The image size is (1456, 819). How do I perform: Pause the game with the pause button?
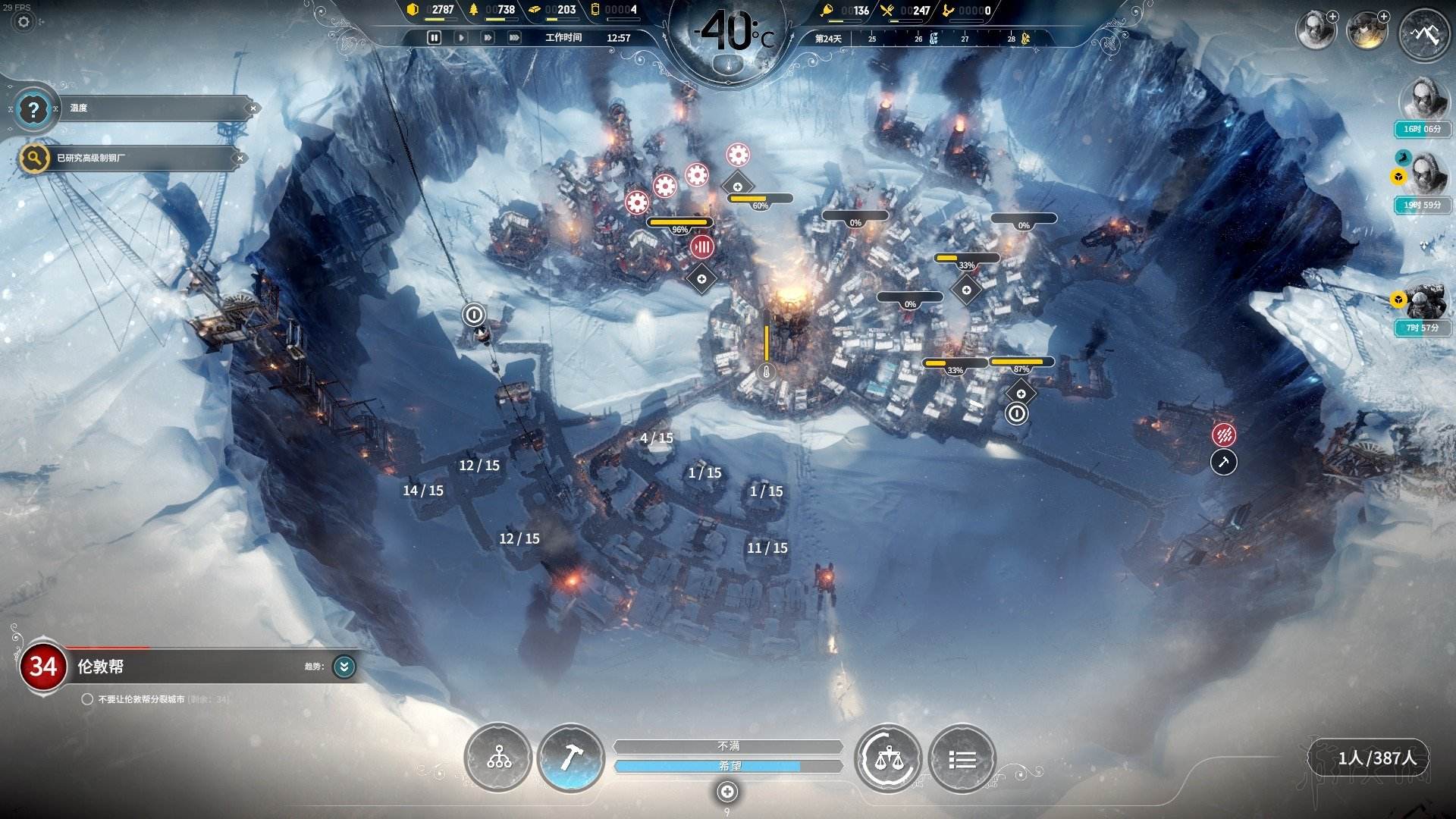434,37
